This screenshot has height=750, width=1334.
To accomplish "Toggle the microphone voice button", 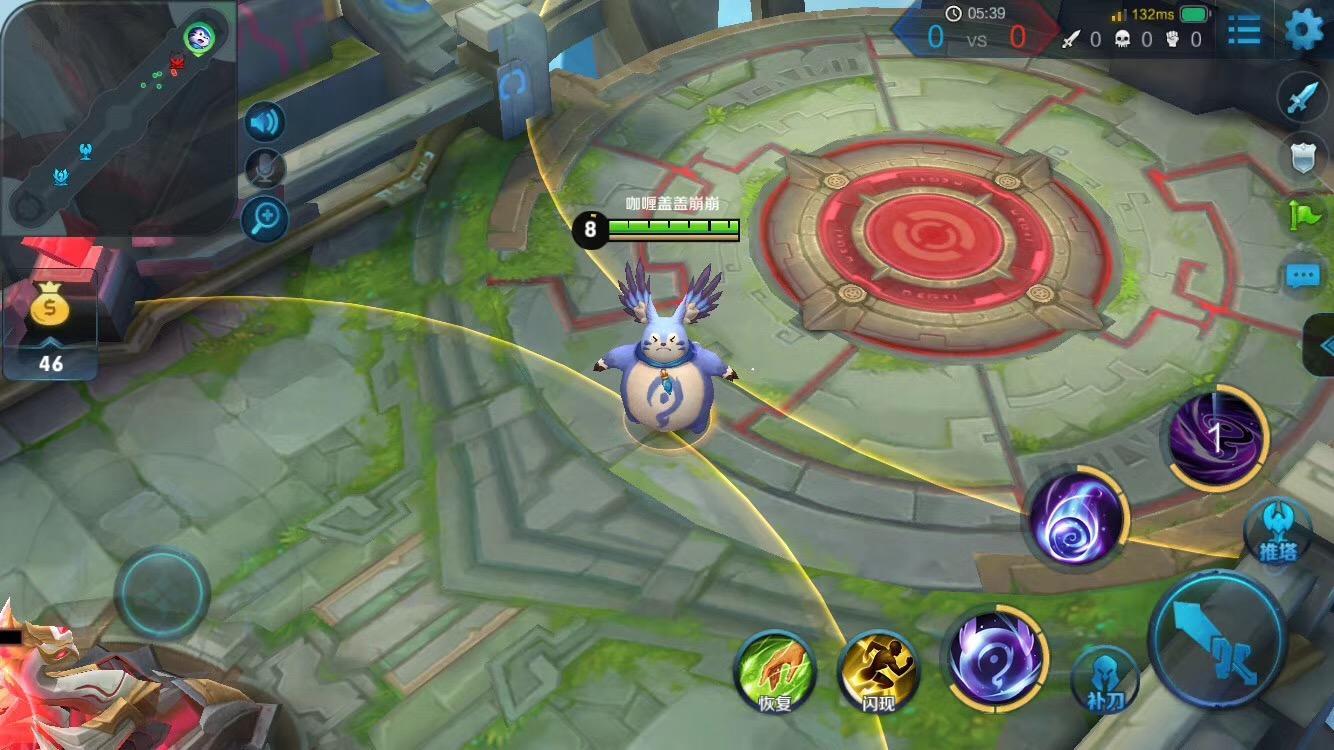I will click(x=265, y=169).
